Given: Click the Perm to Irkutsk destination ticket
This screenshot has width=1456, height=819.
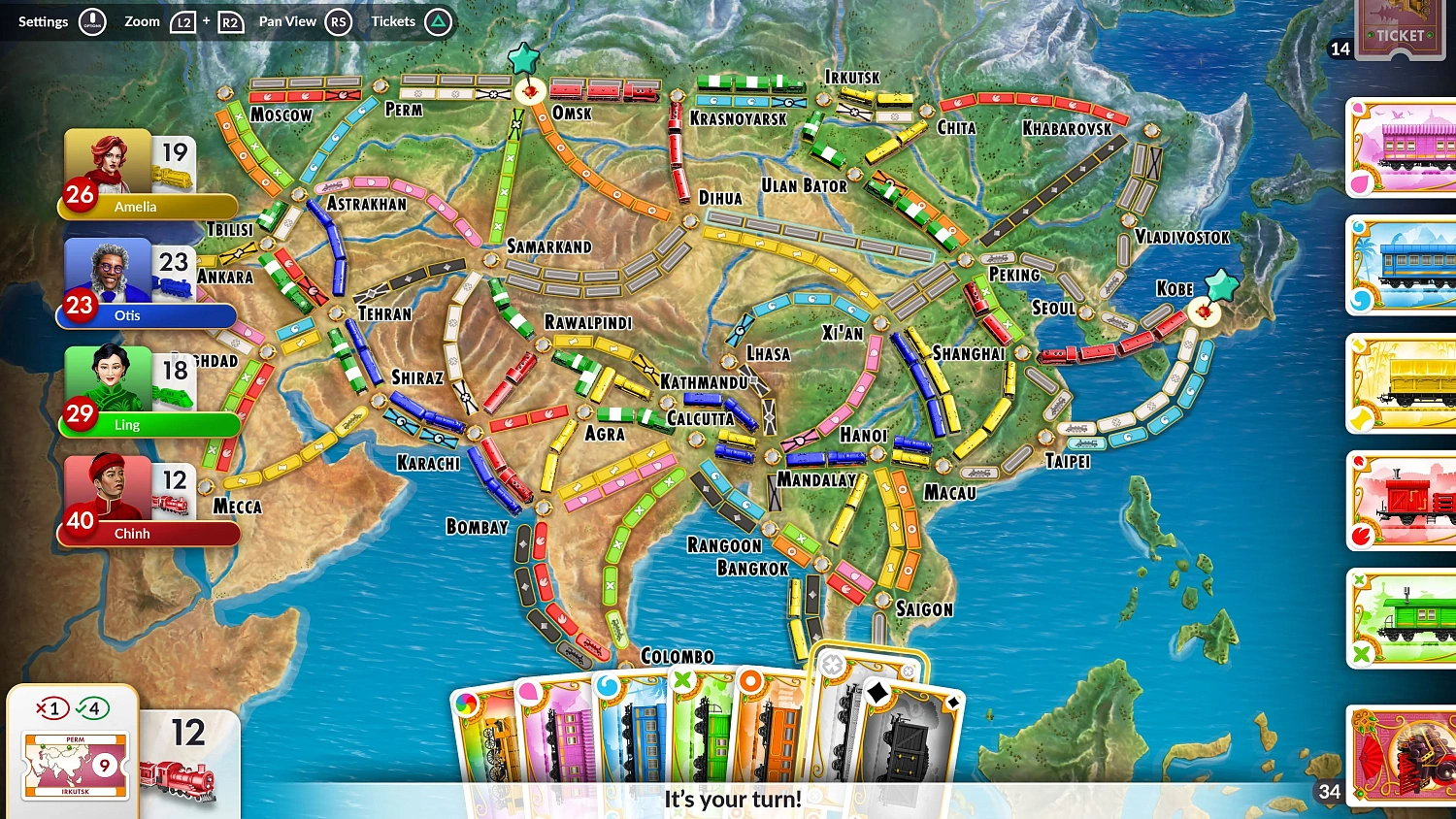Looking at the screenshot, I should click(74, 764).
